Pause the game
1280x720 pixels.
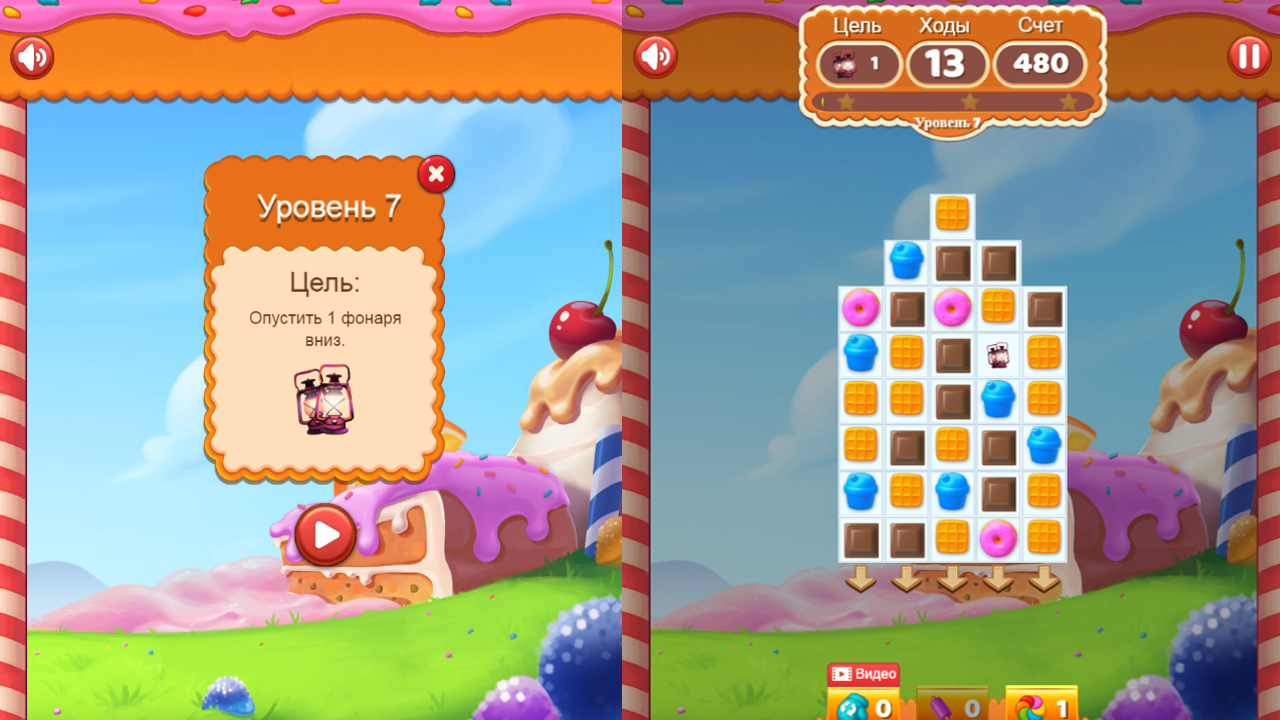click(1249, 57)
